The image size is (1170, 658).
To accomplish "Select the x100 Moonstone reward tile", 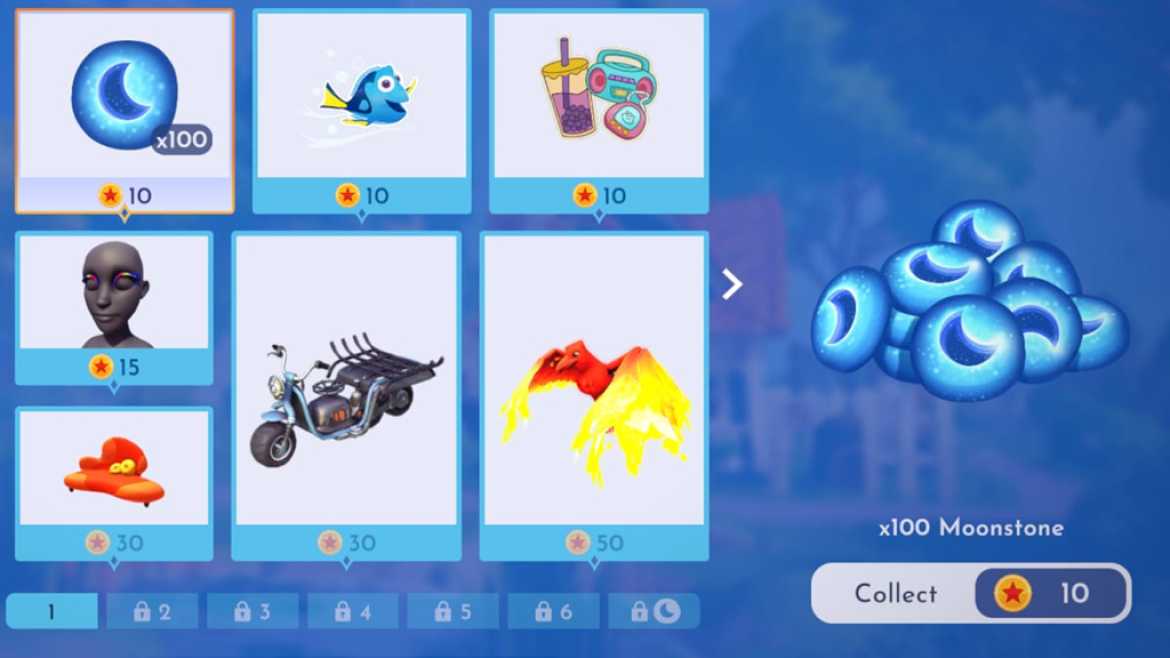I will tap(125, 110).
